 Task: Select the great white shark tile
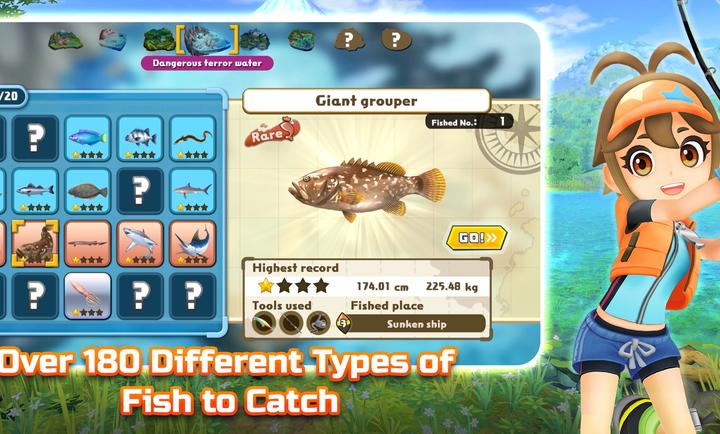coord(140,243)
